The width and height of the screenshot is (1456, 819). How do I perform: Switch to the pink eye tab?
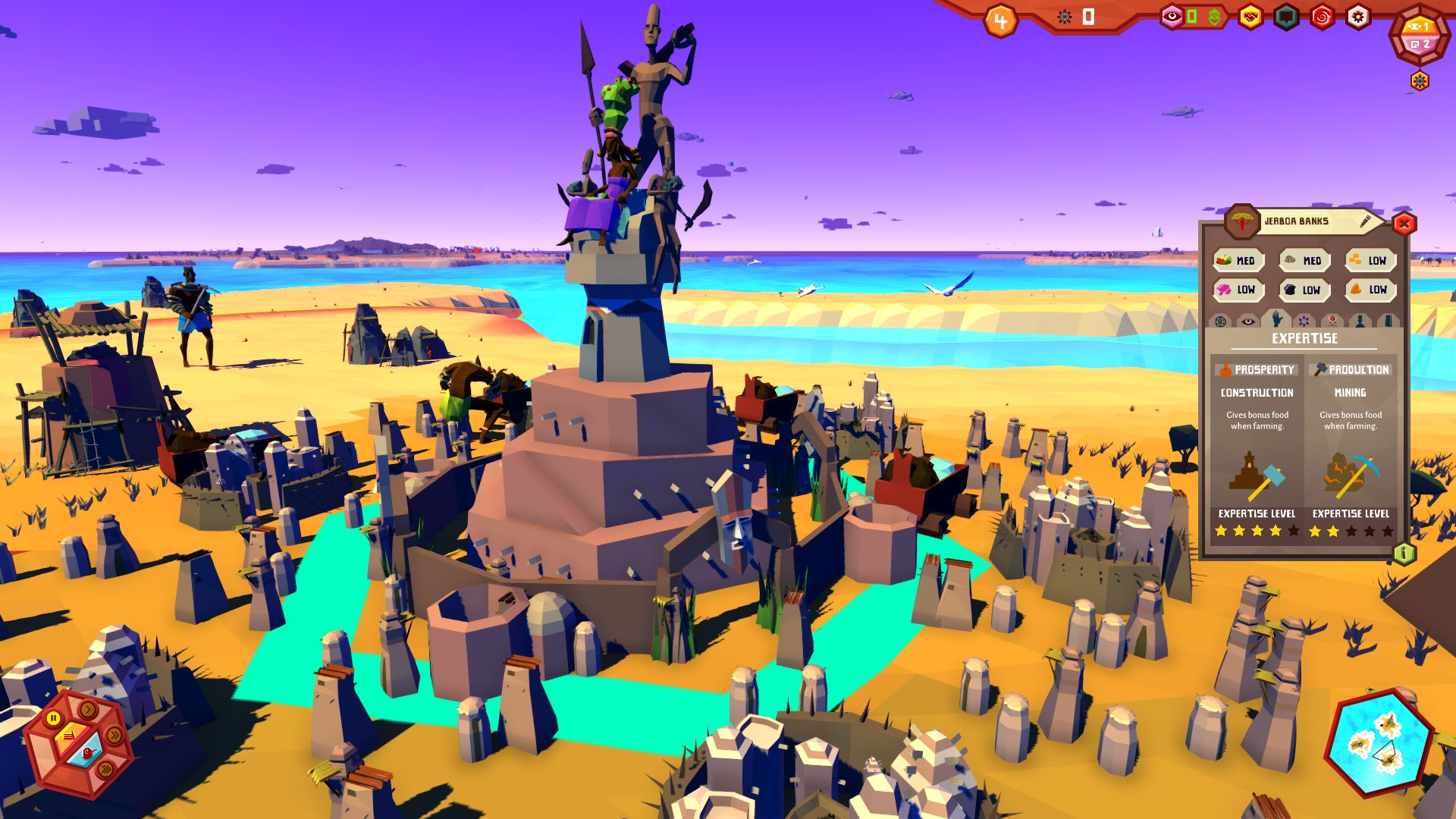pos(1248,322)
